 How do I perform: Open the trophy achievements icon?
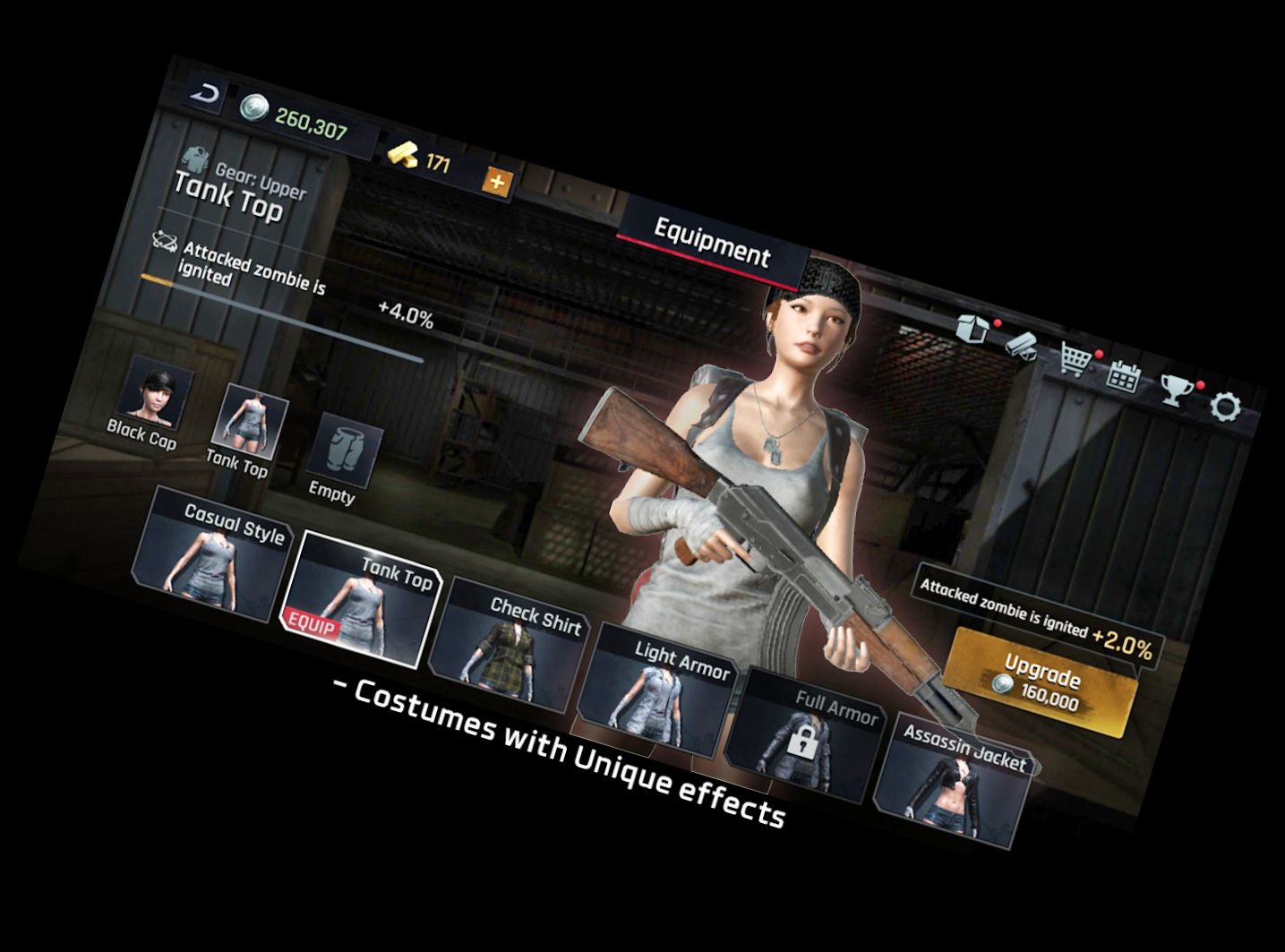click(x=1173, y=390)
